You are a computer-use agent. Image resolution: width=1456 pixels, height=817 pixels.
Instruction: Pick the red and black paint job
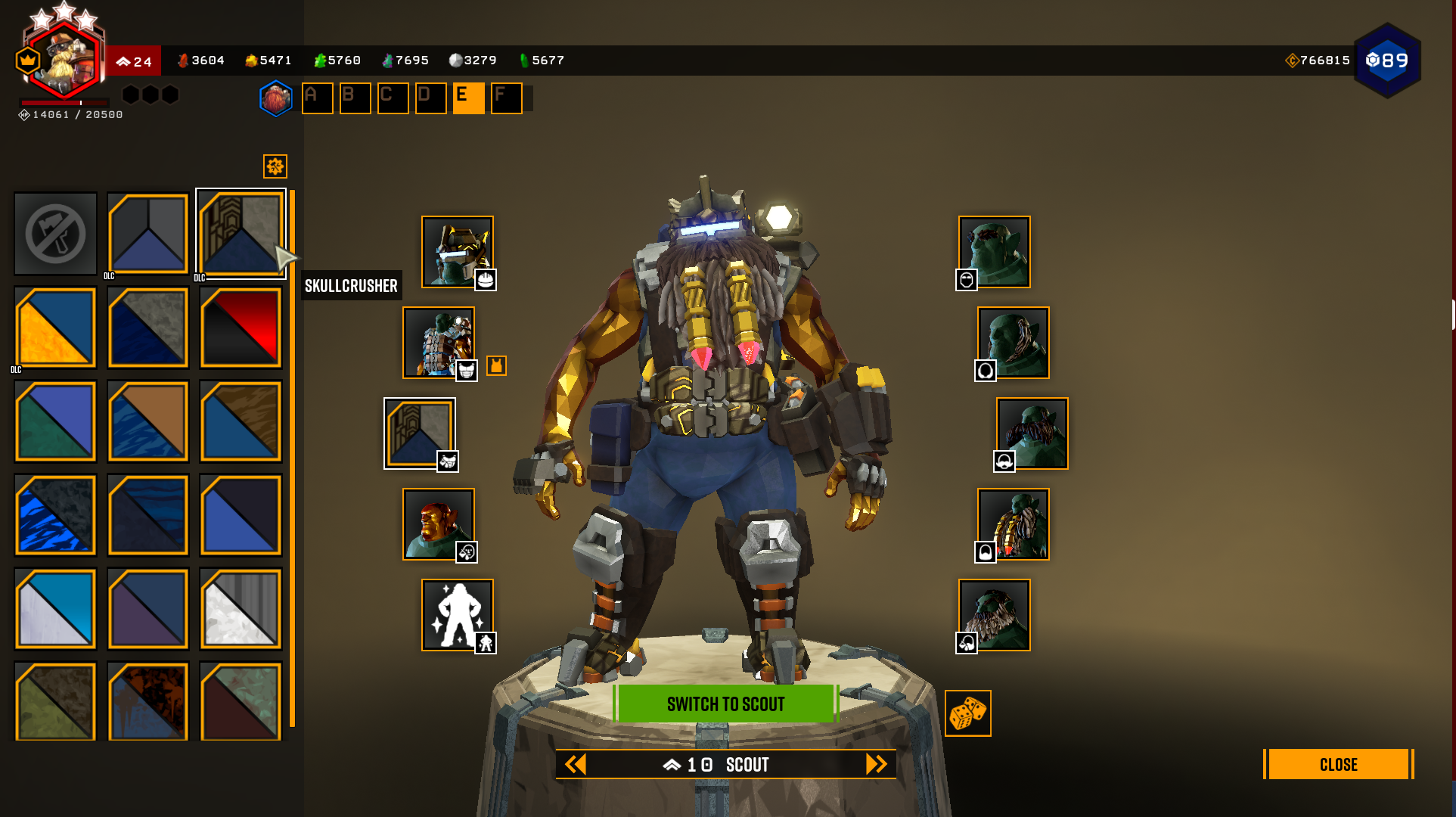click(x=241, y=327)
